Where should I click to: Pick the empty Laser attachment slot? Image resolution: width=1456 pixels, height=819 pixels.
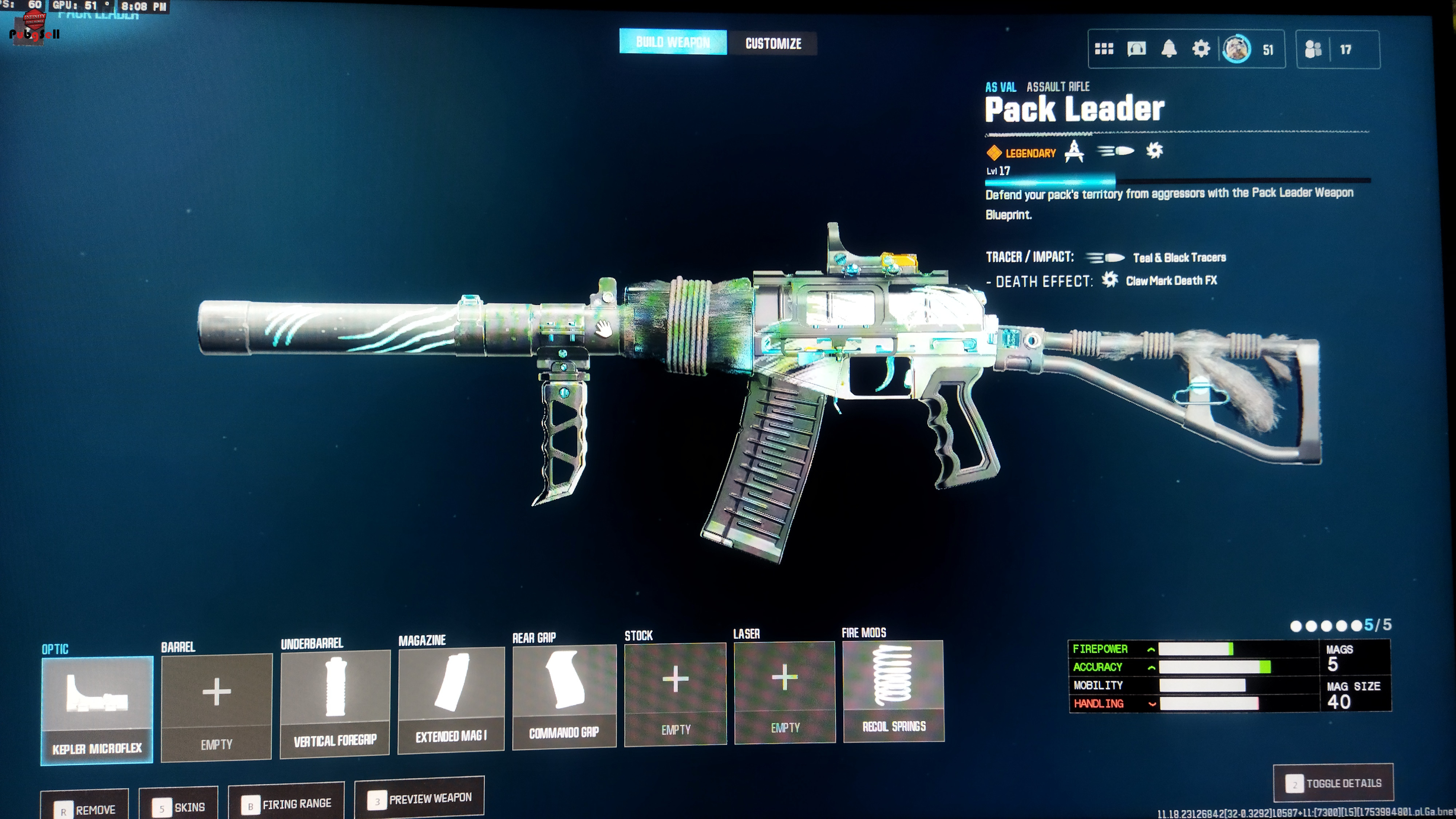tap(784, 692)
